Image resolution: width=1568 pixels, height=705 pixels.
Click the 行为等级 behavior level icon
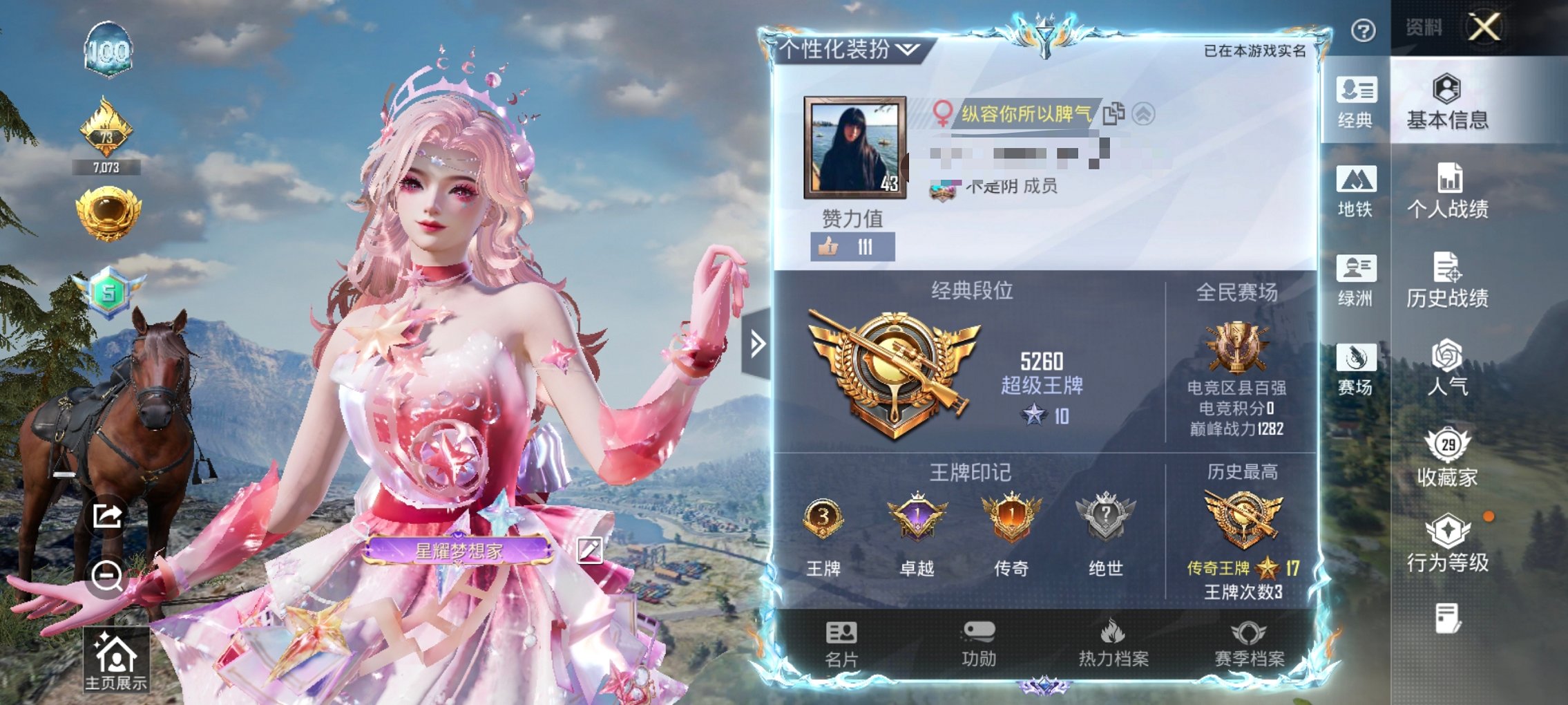click(x=1449, y=546)
